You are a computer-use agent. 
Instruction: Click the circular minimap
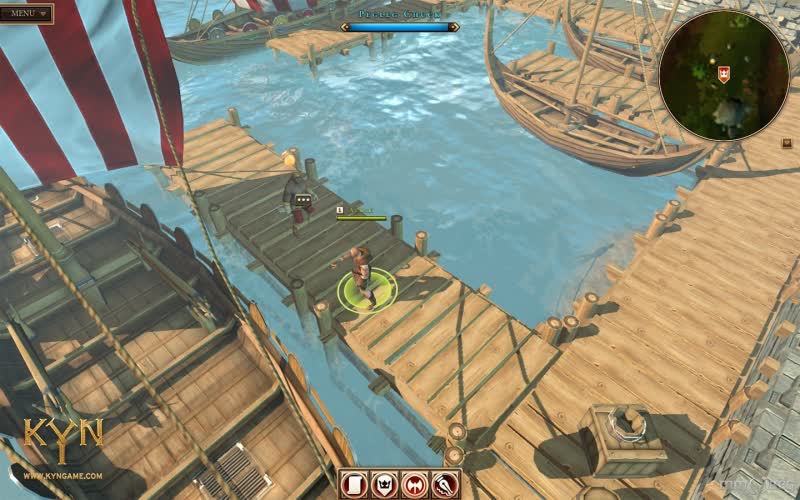[723, 76]
